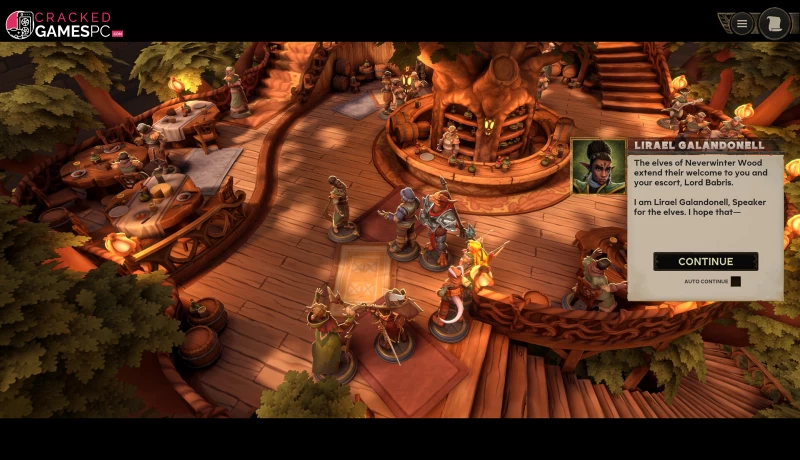Toggle the Auto Continue checkbox
This screenshot has height=460, width=800.
pos(735,281)
